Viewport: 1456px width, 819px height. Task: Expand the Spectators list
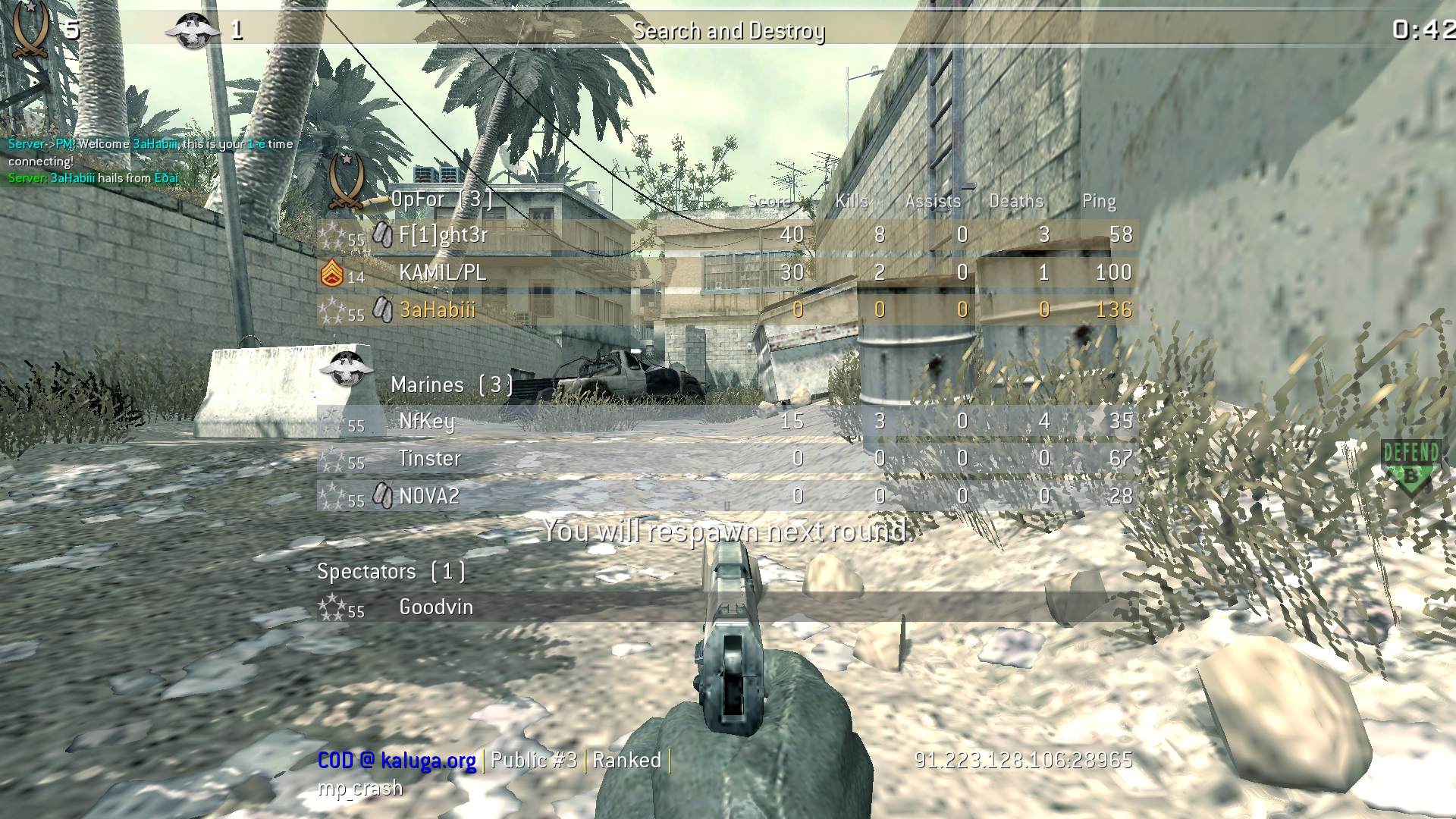click(x=392, y=572)
